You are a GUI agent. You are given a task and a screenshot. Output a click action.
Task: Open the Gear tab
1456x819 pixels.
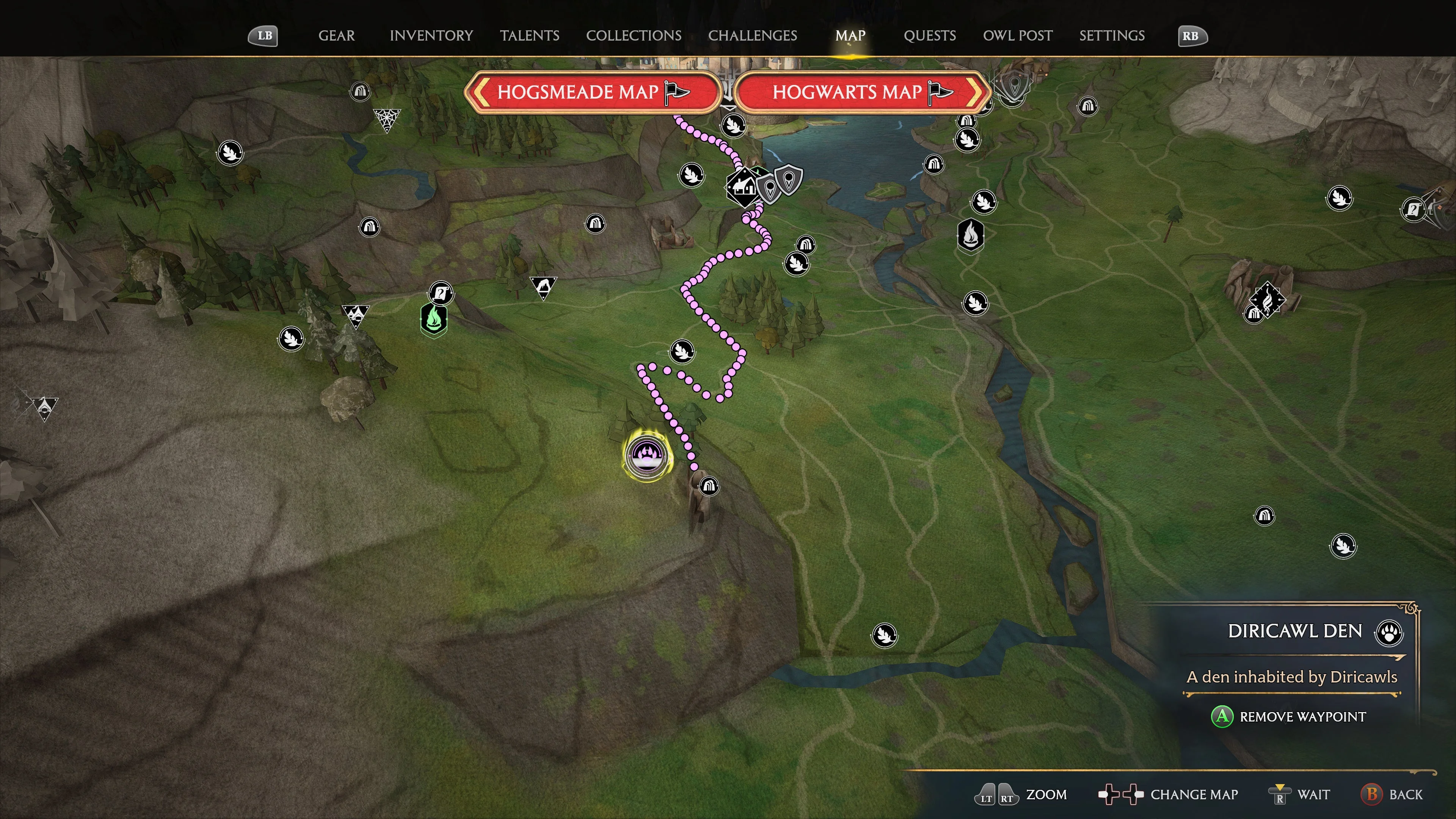[x=336, y=36]
